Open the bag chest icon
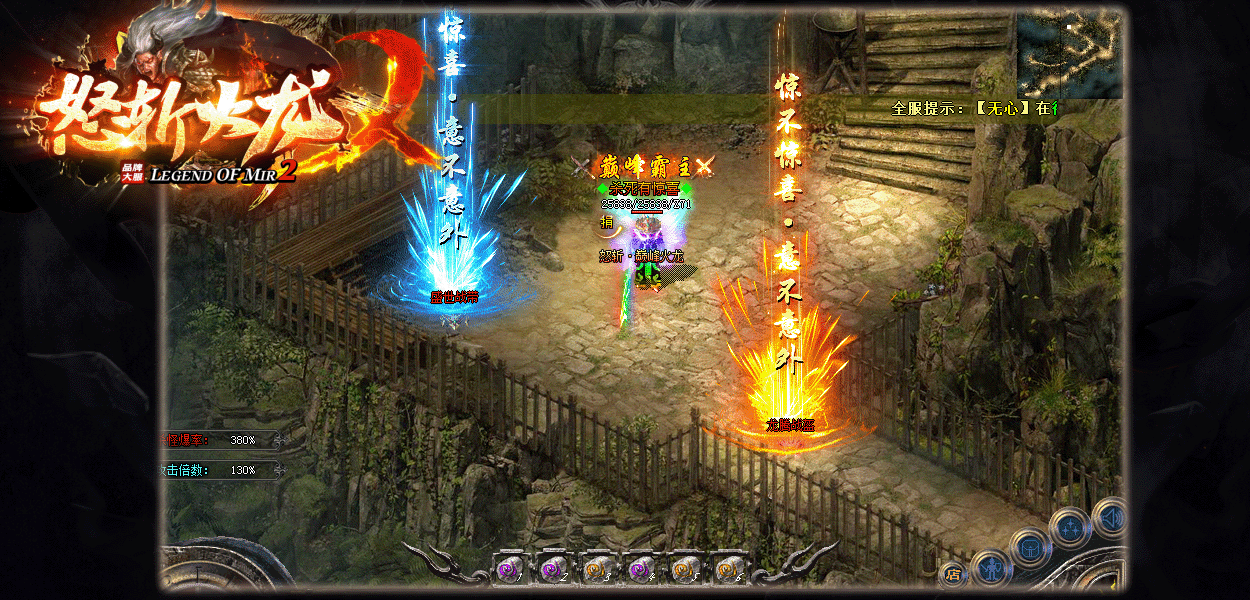 [1029, 547]
